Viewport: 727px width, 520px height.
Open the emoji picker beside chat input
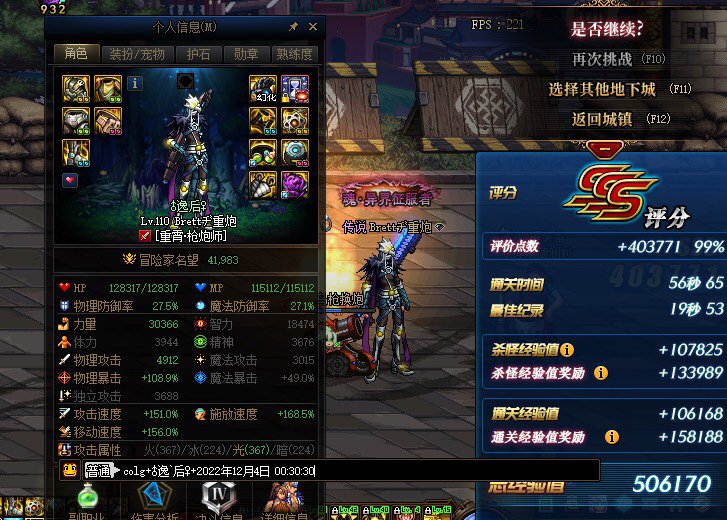point(69,471)
